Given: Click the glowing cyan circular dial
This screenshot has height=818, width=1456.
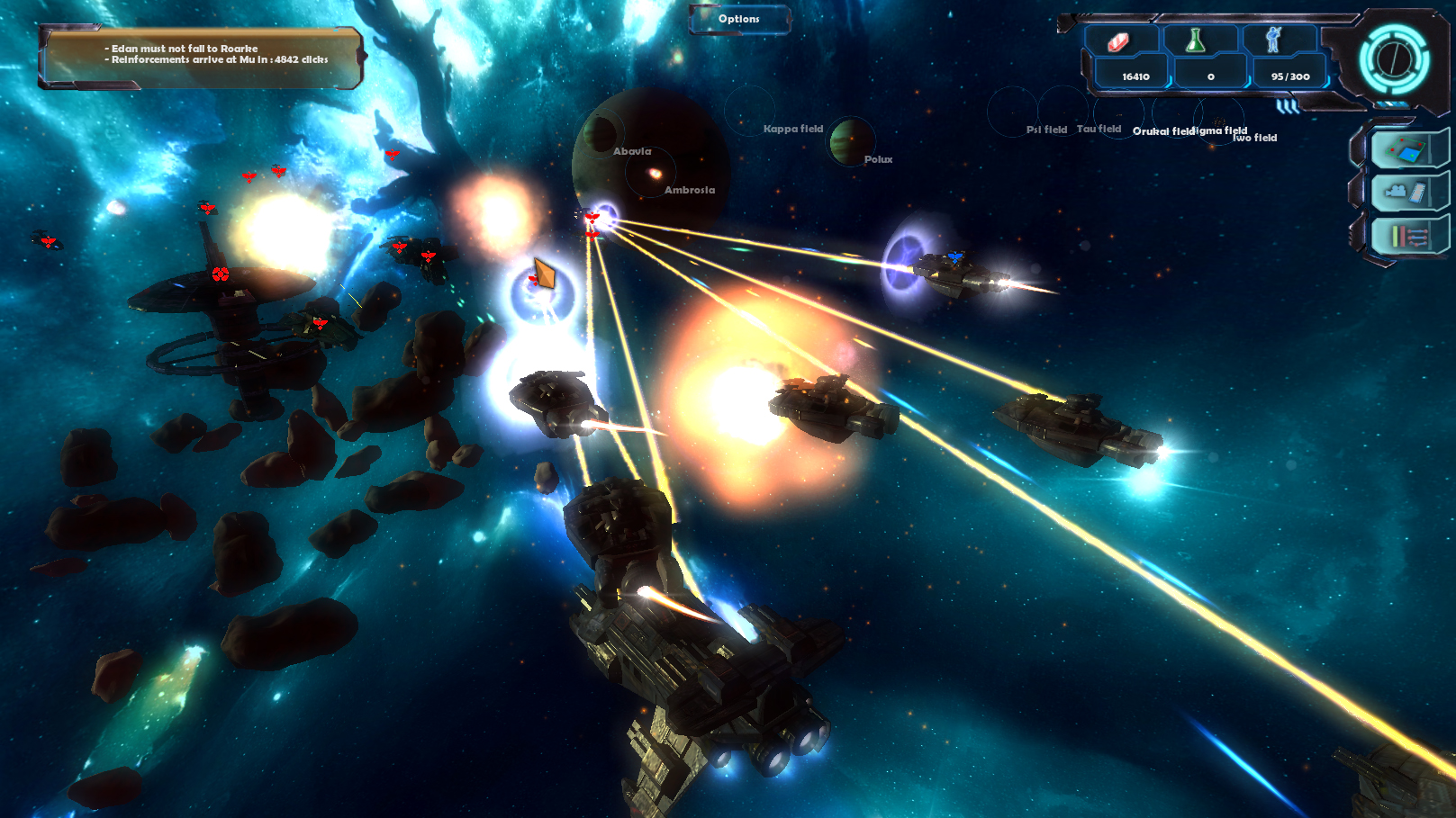Looking at the screenshot, I should [1393, 59].
